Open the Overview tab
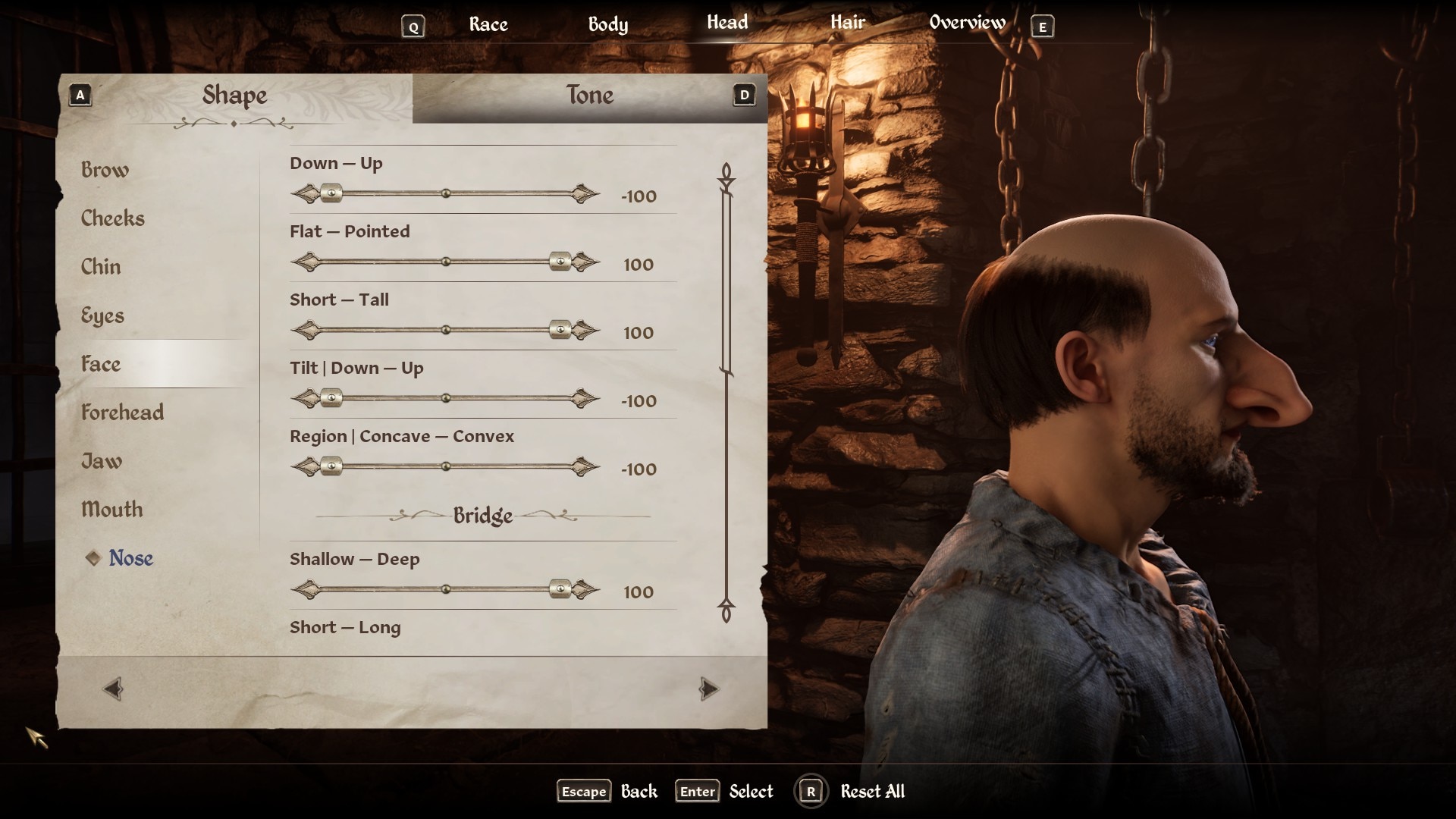Screen dimensions: 1456x819 pyautogui.click(x=967, y=23)
